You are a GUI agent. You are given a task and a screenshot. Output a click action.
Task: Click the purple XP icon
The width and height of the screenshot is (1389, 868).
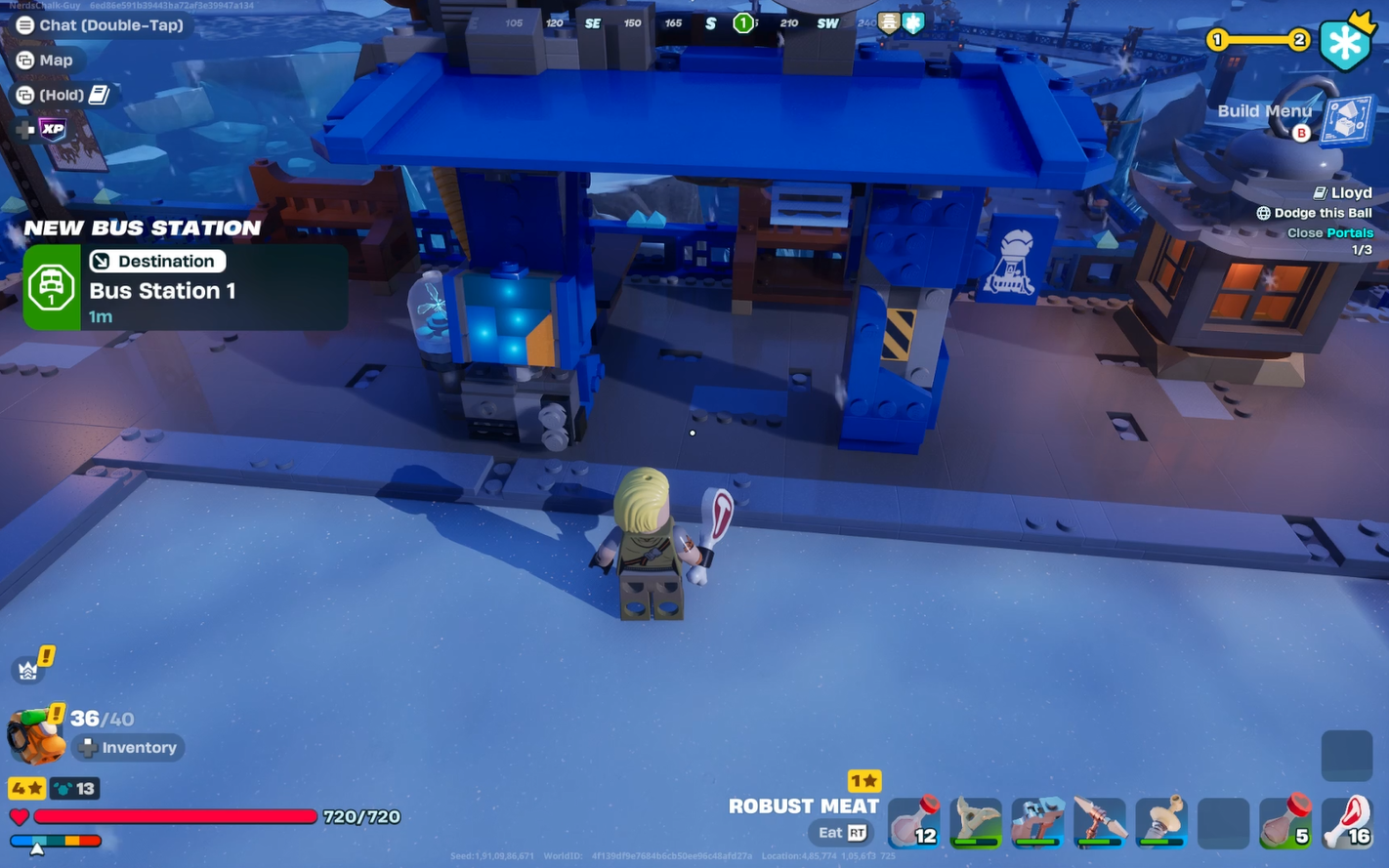tap(52, 128)
